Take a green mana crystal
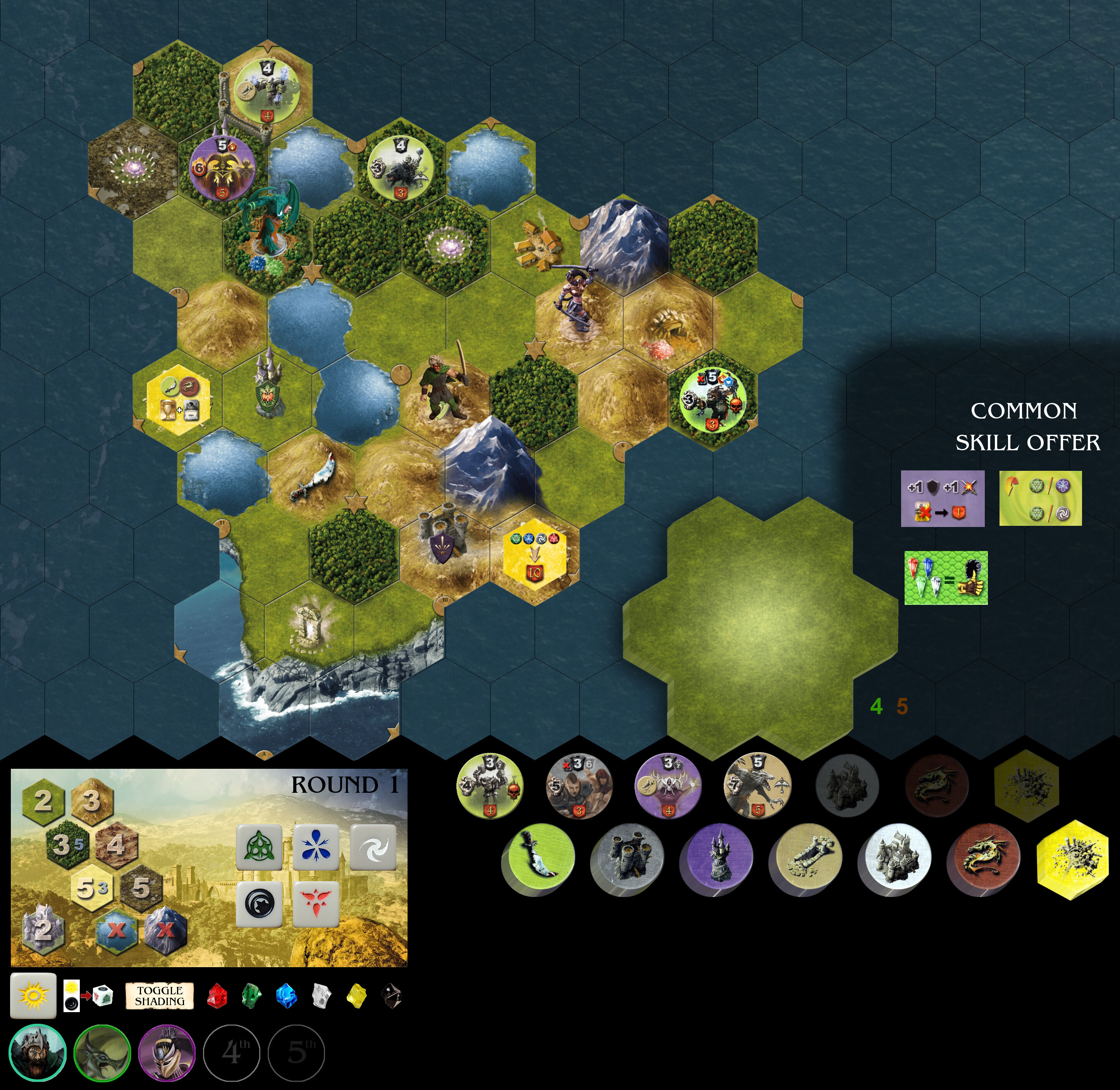Image resolution: width=1120 pixels, height=1090 pixels. [251, 995]
